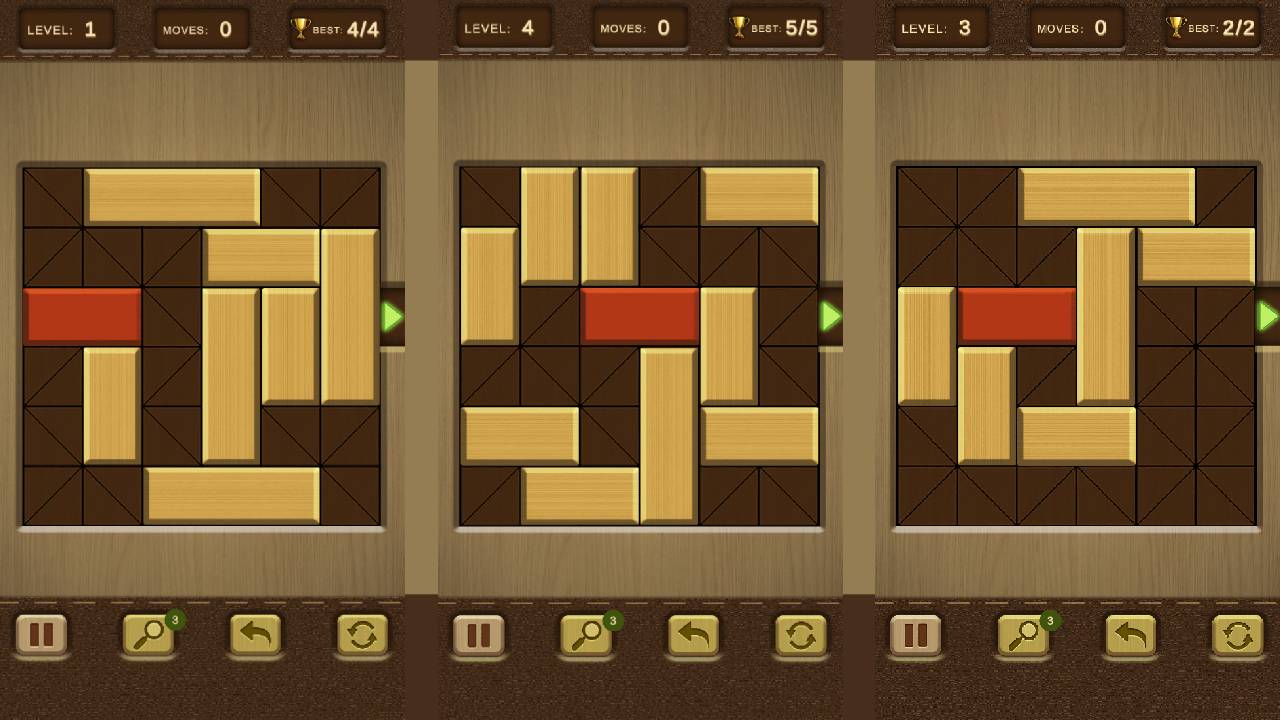
Task: Tap the trophy Best 4/4 counter
Action: pyautogui.click(x=336, y=28)
